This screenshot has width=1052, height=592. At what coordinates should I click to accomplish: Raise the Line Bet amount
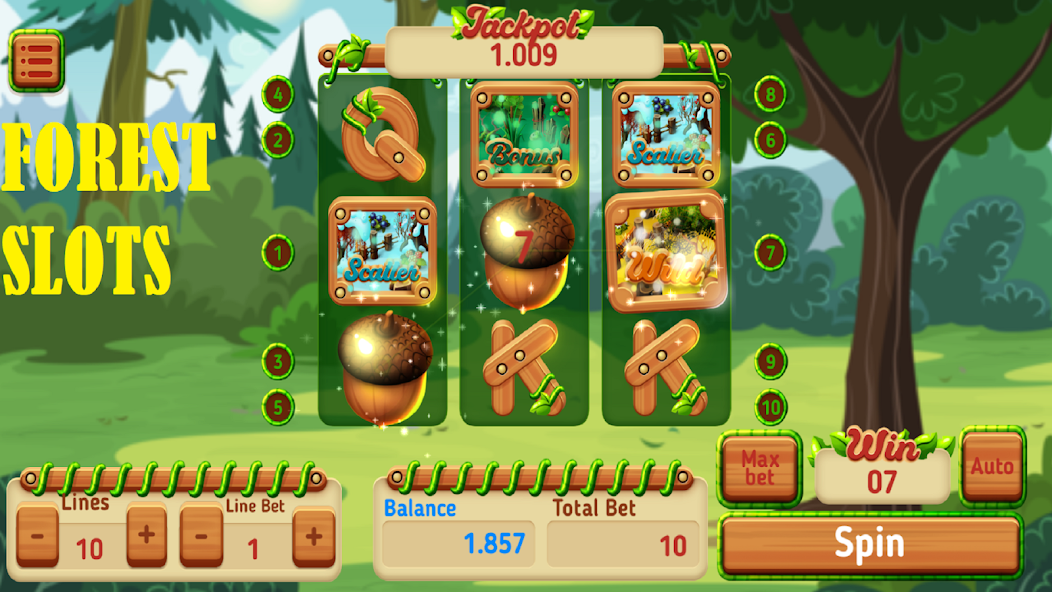click(x=313, y=536)
